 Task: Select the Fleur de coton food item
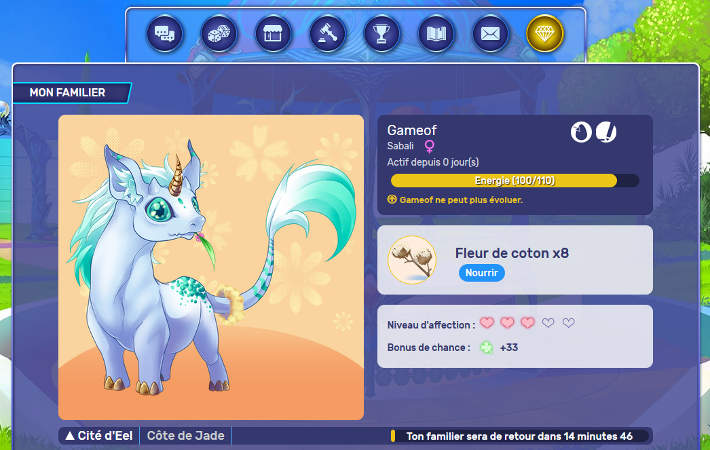pyautogui.click(x=412, y=260)
